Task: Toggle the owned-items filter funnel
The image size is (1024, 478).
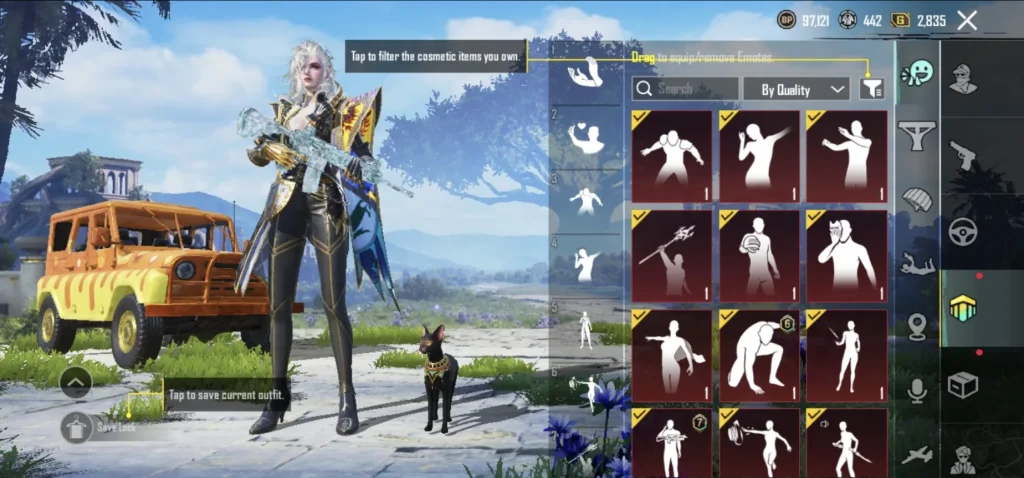Action: pyautogui.click(x=872, y=89)
